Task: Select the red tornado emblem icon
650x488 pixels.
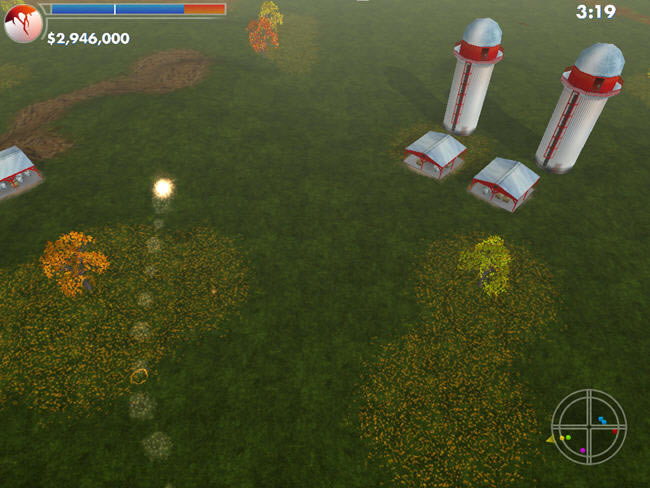Action: click(x=23, y=23)
